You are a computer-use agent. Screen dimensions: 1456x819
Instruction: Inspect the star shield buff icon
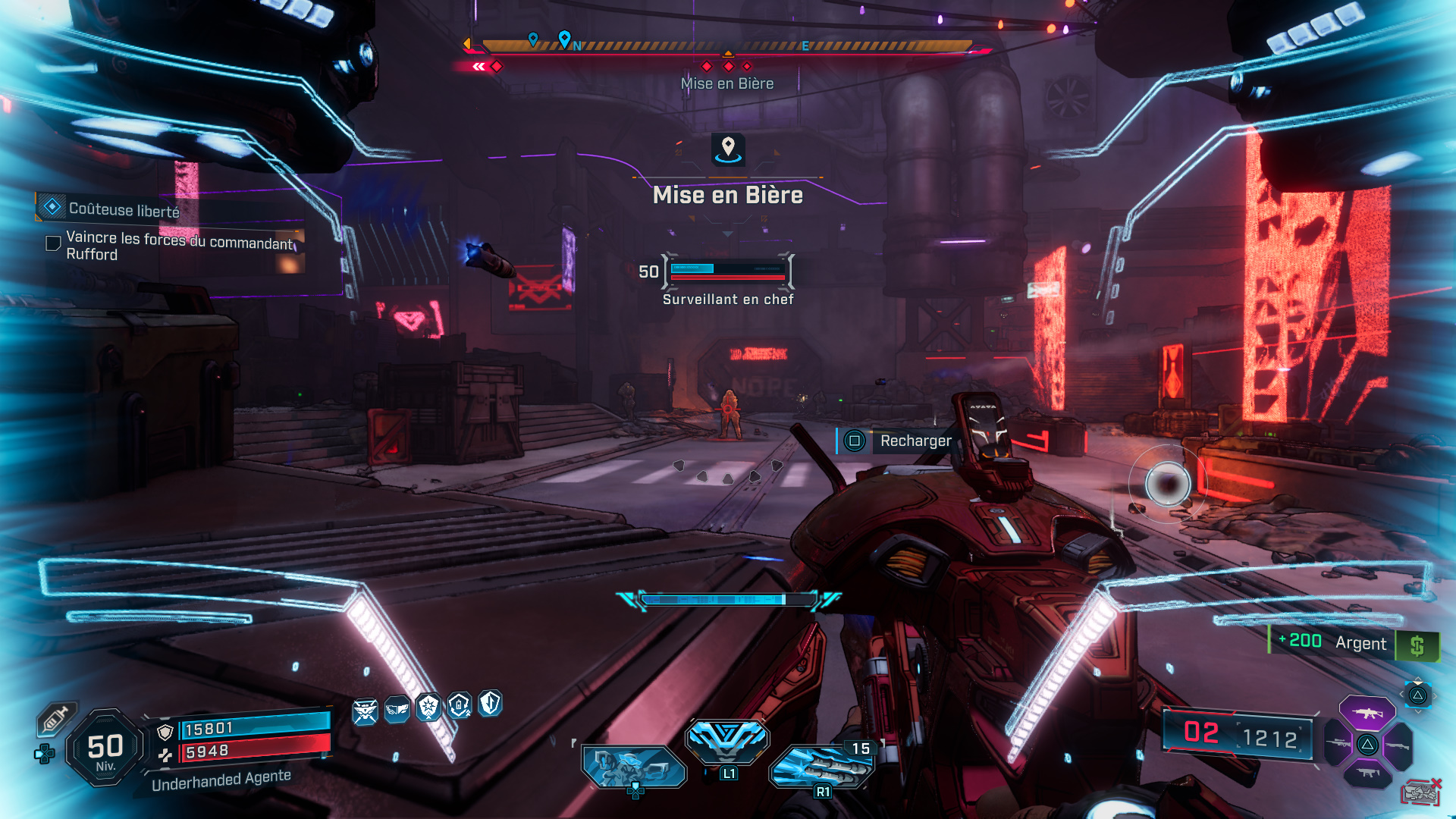coord(428,707)
